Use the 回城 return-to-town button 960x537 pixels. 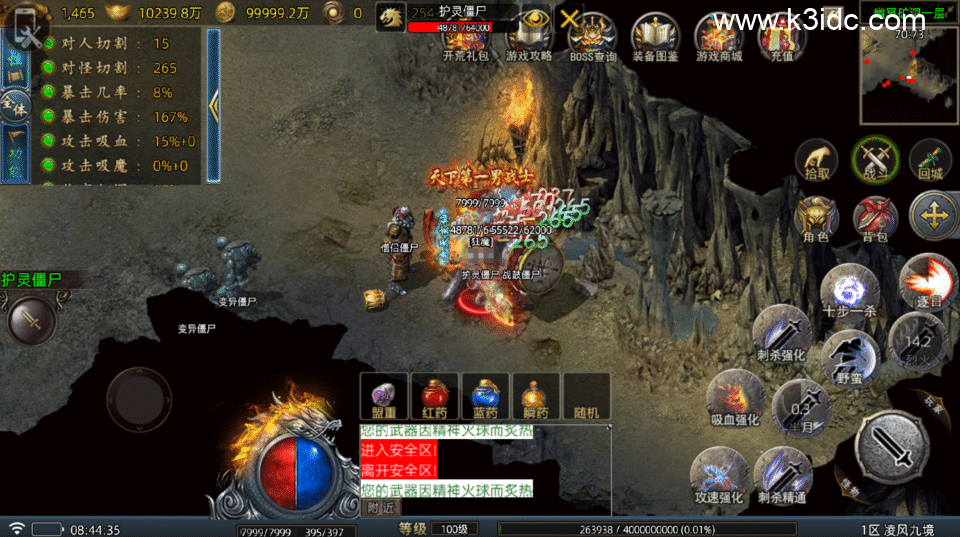931,160
